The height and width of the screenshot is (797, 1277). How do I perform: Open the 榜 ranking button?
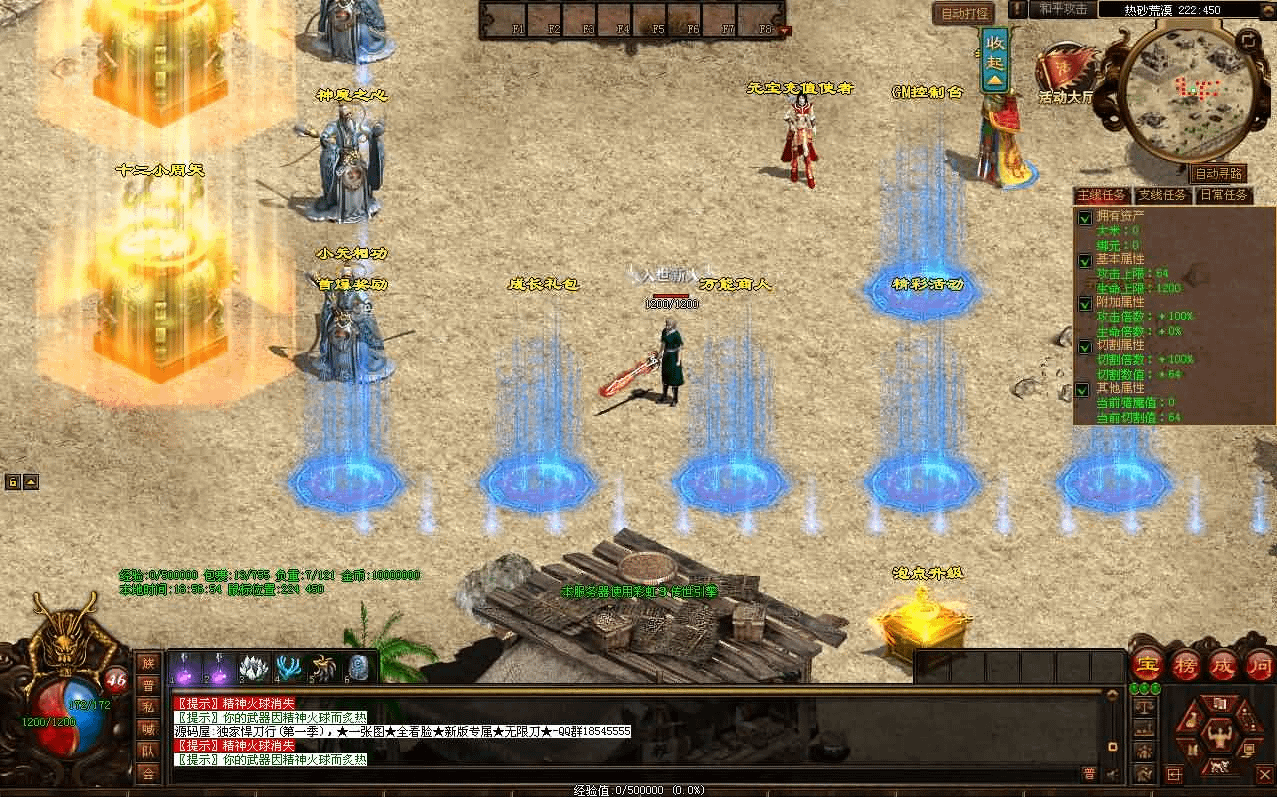click(1186, 665)
